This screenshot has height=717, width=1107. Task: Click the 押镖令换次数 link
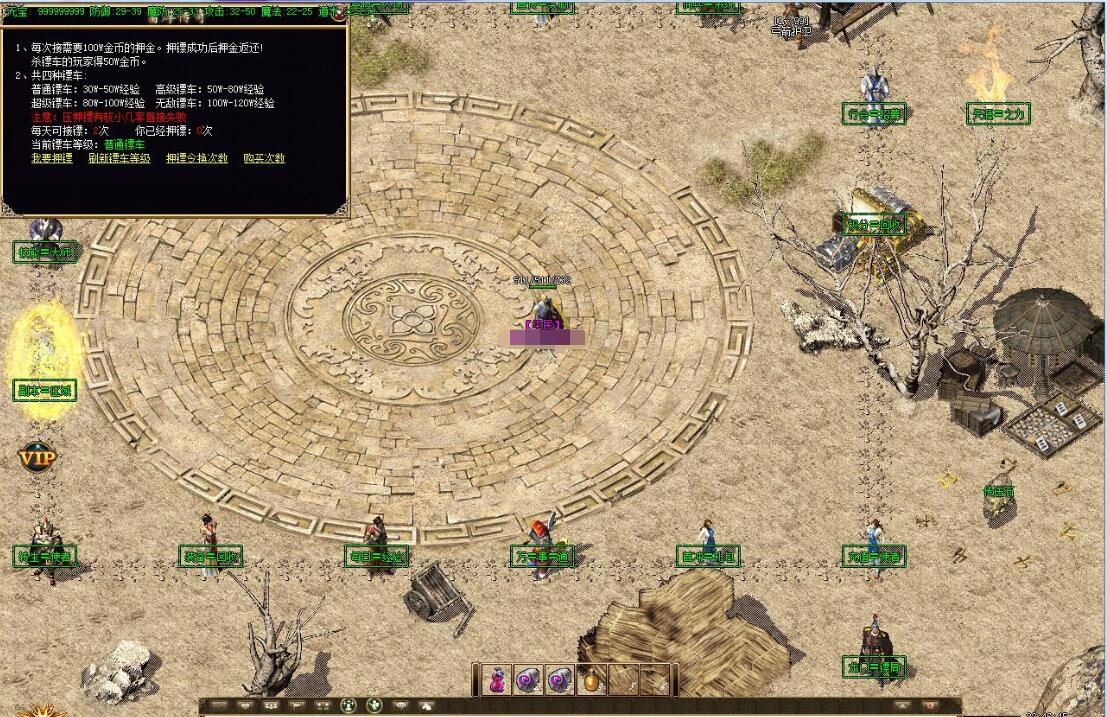tap(197, 159)
